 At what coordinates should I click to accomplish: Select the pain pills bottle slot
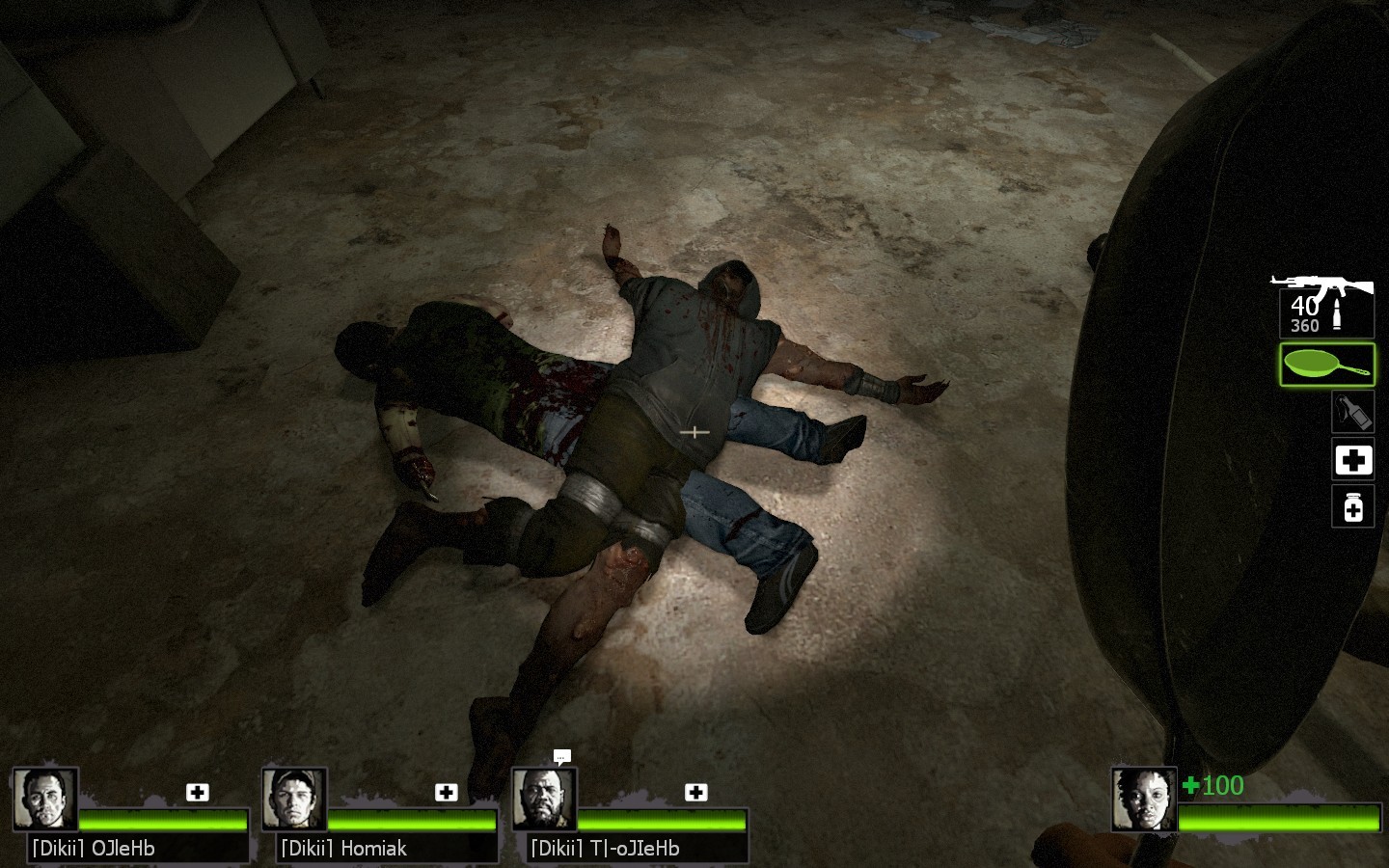(x=1352, y=506)
